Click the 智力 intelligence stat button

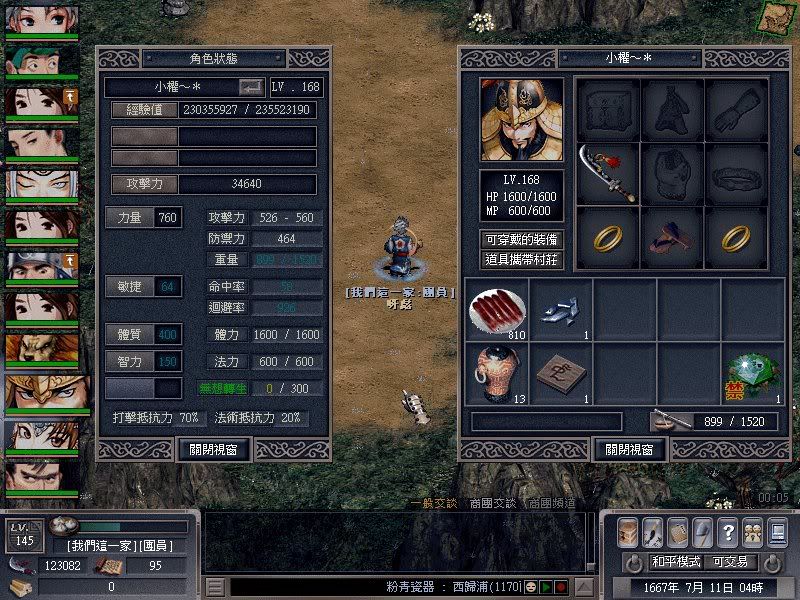point(130,361)
